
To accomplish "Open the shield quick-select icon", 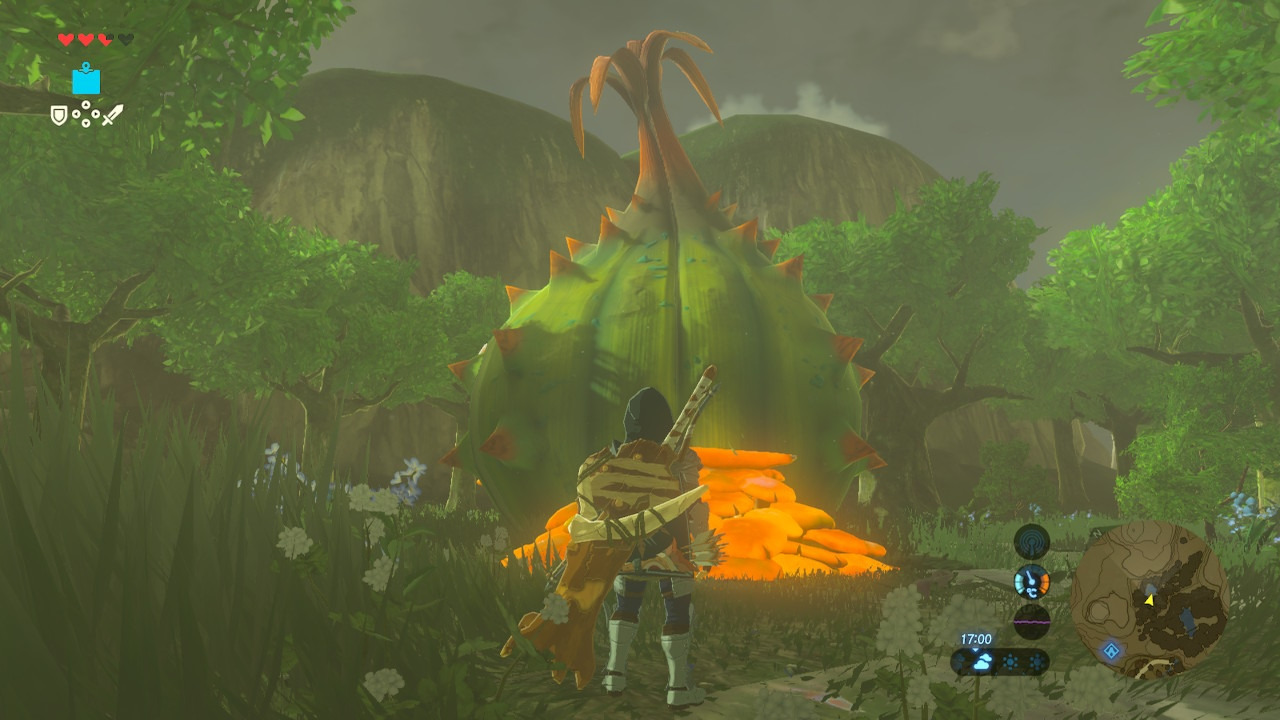I will pos(60,116).
